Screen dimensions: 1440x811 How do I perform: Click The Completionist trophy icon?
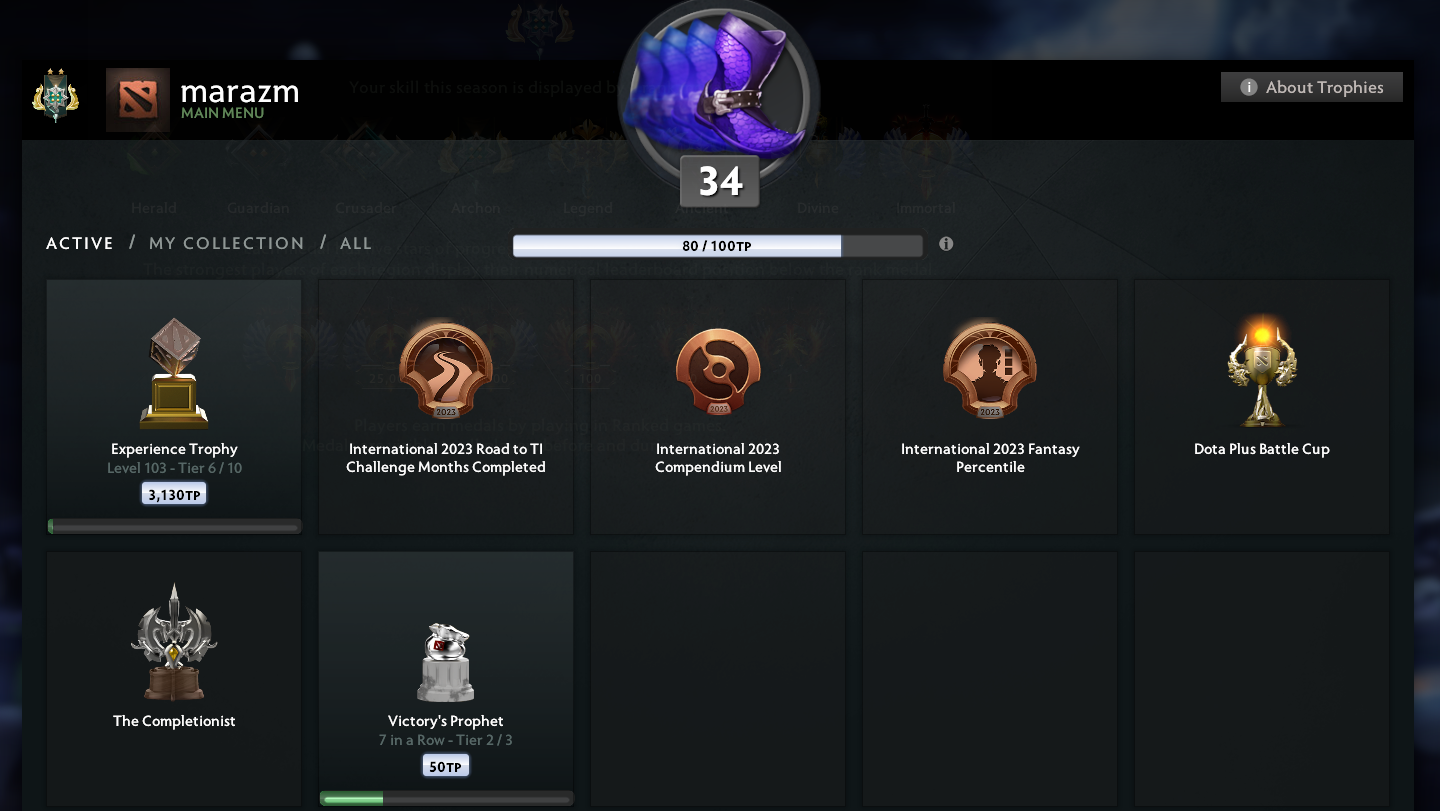pyautogui.click(x=173, y=640)
